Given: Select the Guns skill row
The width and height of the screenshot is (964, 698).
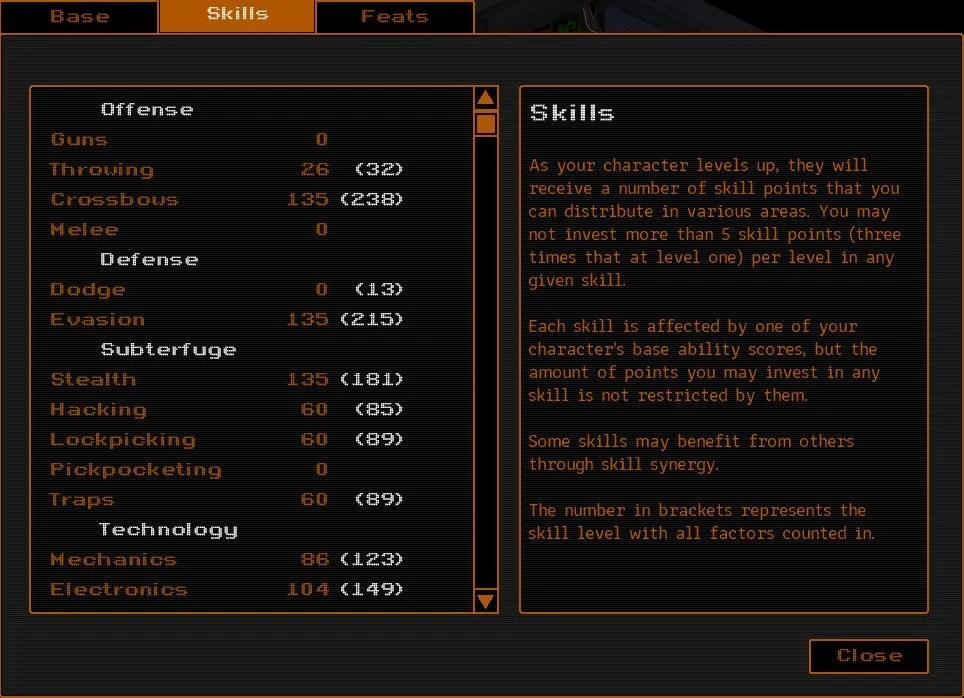Looking at the screenshot, I should point(79,140).
